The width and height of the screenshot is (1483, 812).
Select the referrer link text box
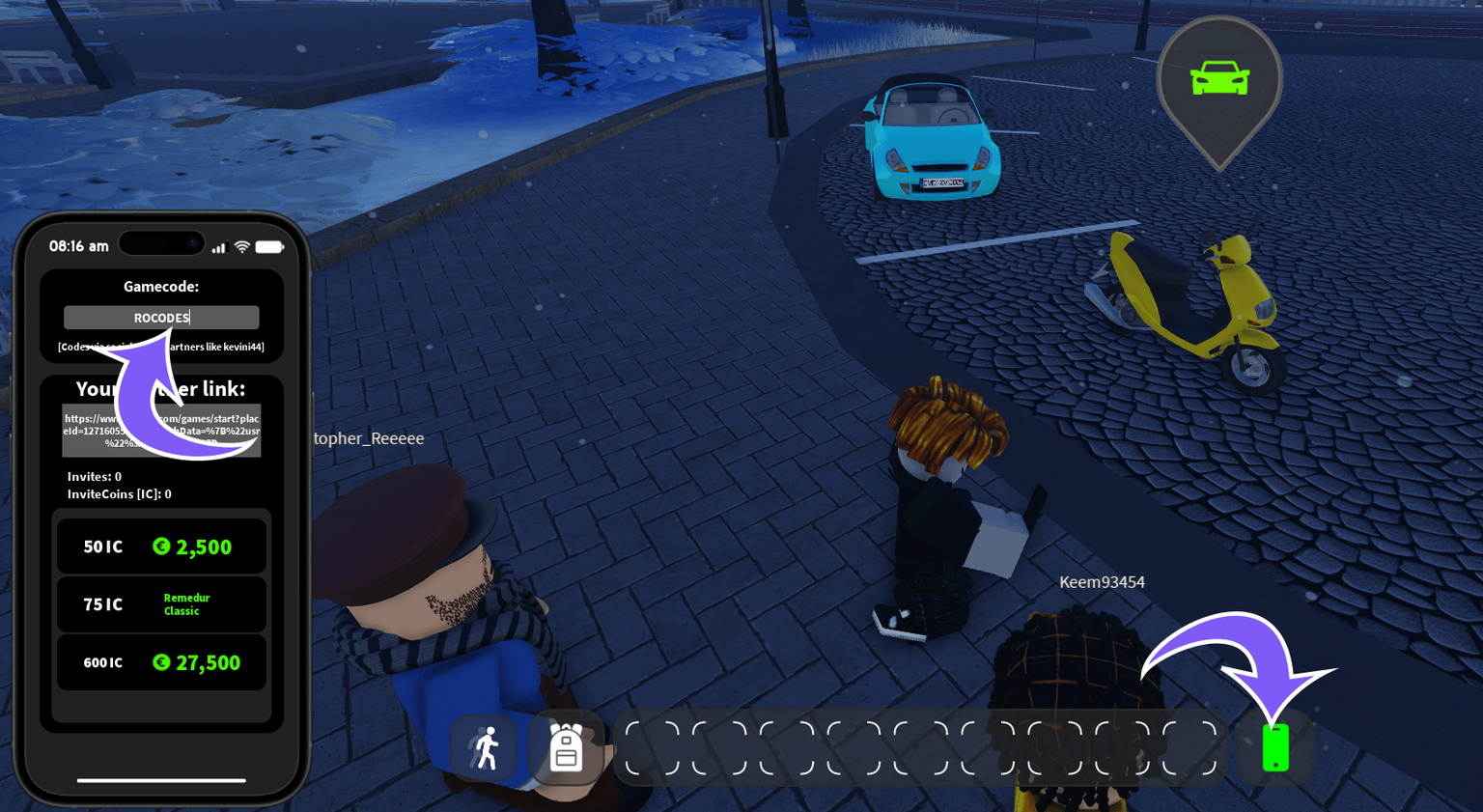(161, 429)
